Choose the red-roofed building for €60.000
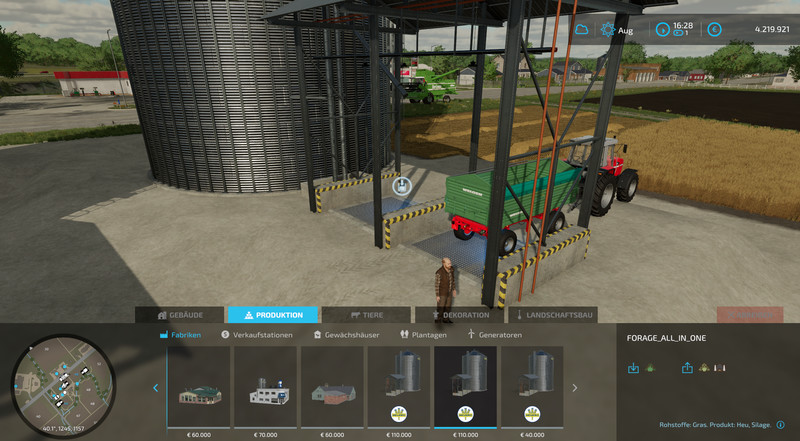Viewport: 800px width, 441px height. click(331, 387)
